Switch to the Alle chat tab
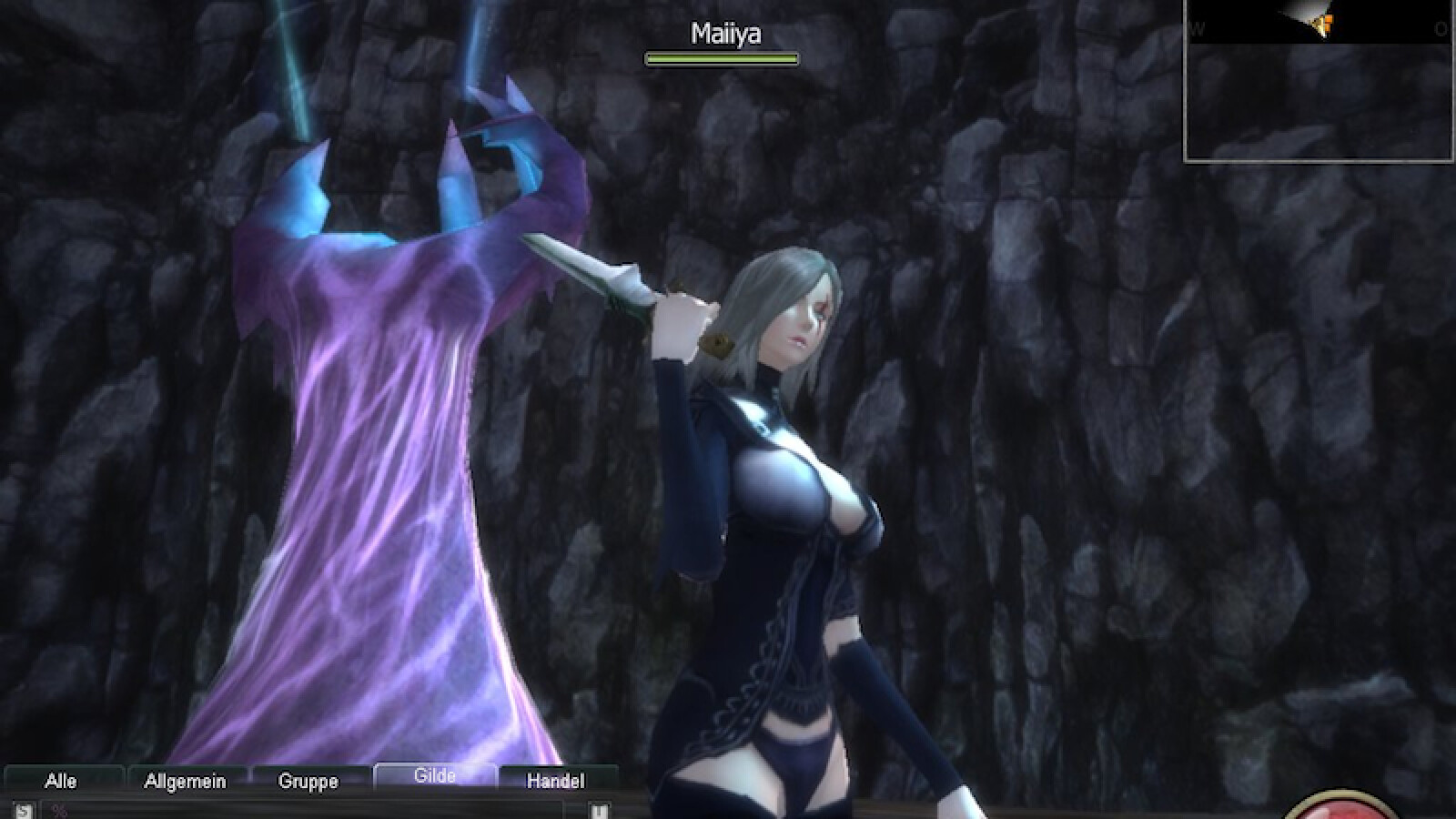Screen dimensions: 1456x819 62,781
